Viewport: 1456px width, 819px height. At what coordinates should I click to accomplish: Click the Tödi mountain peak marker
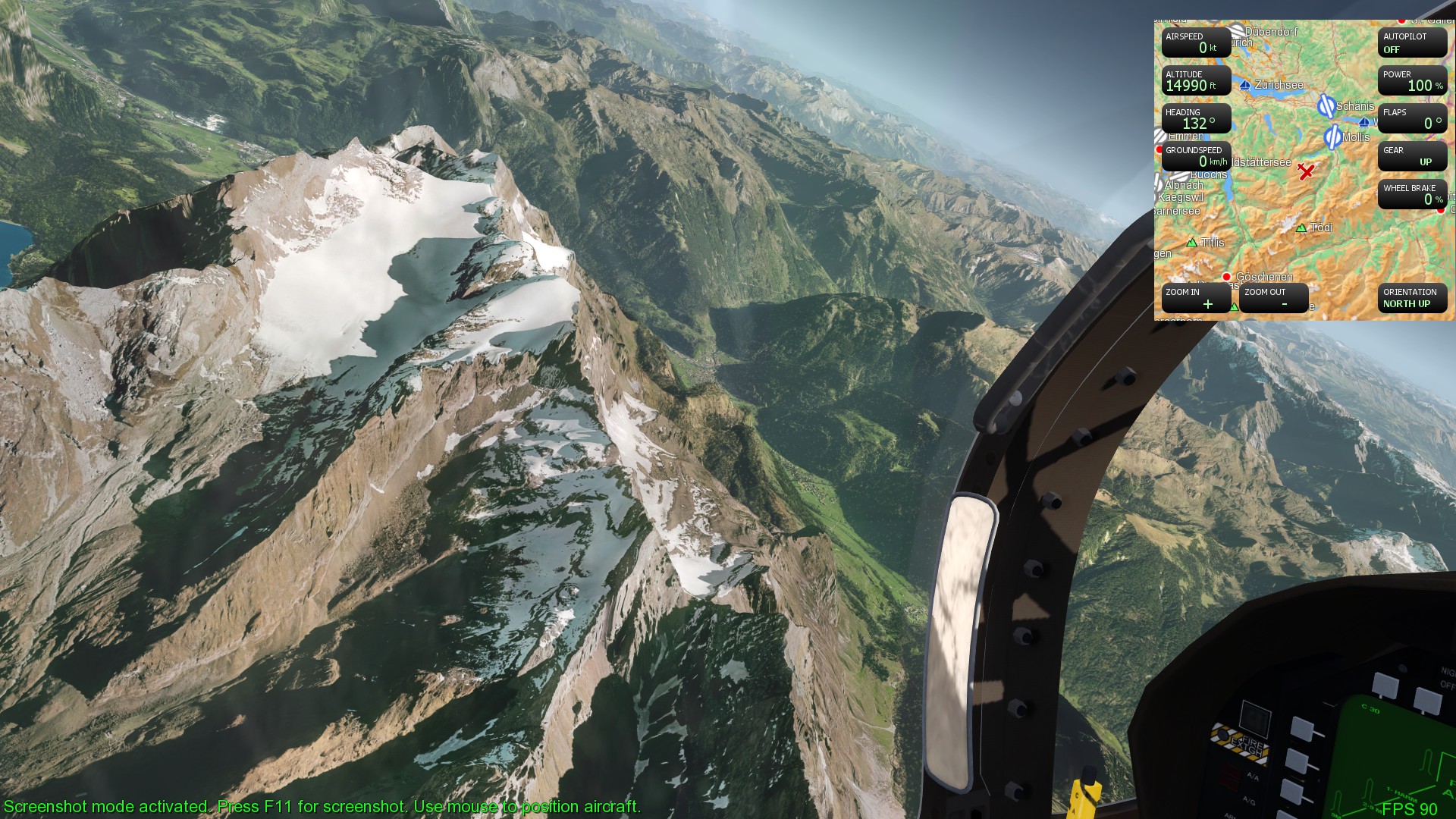[1300, 227]
